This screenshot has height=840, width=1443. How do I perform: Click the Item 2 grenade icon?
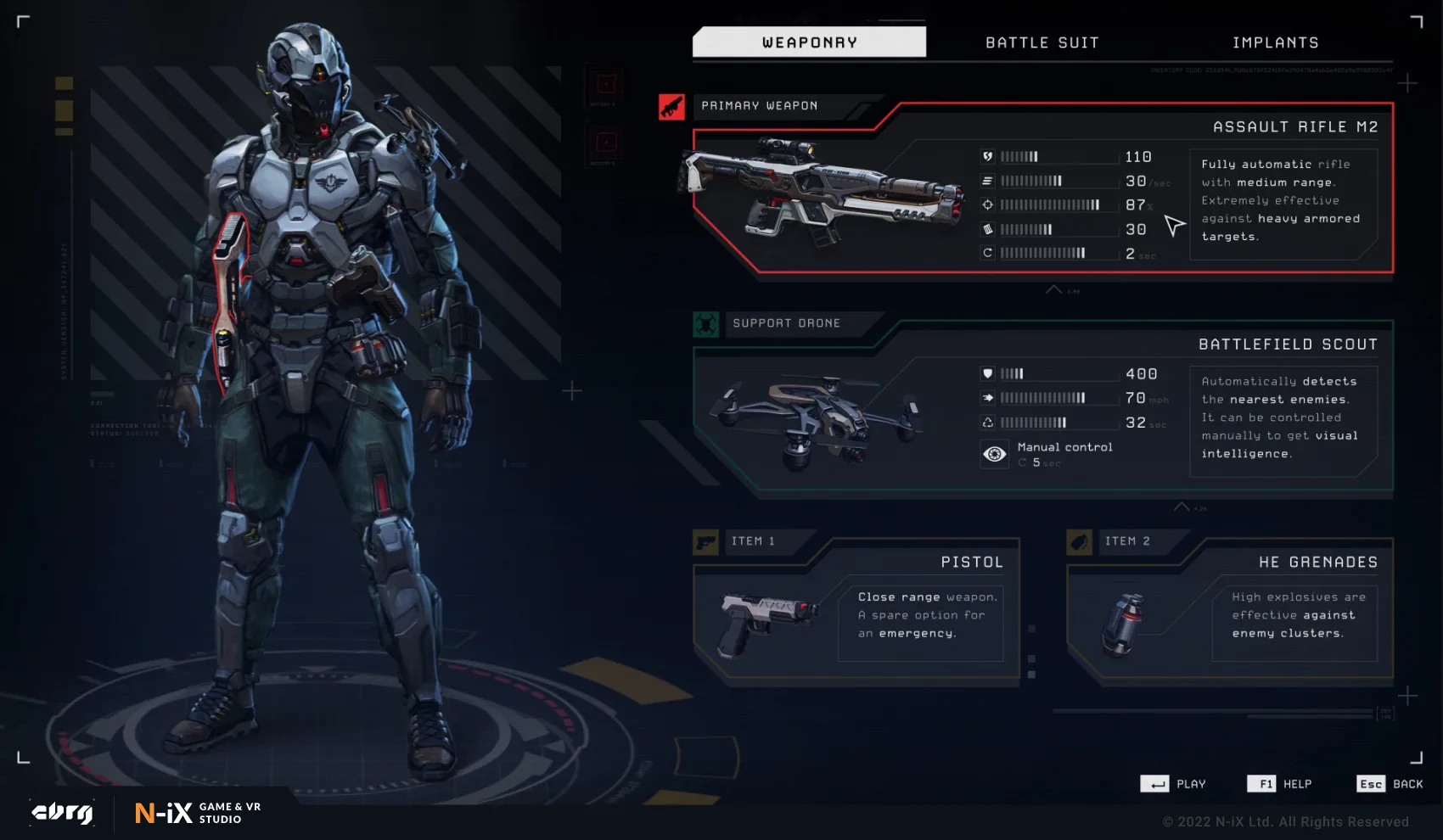[1079, 541]
